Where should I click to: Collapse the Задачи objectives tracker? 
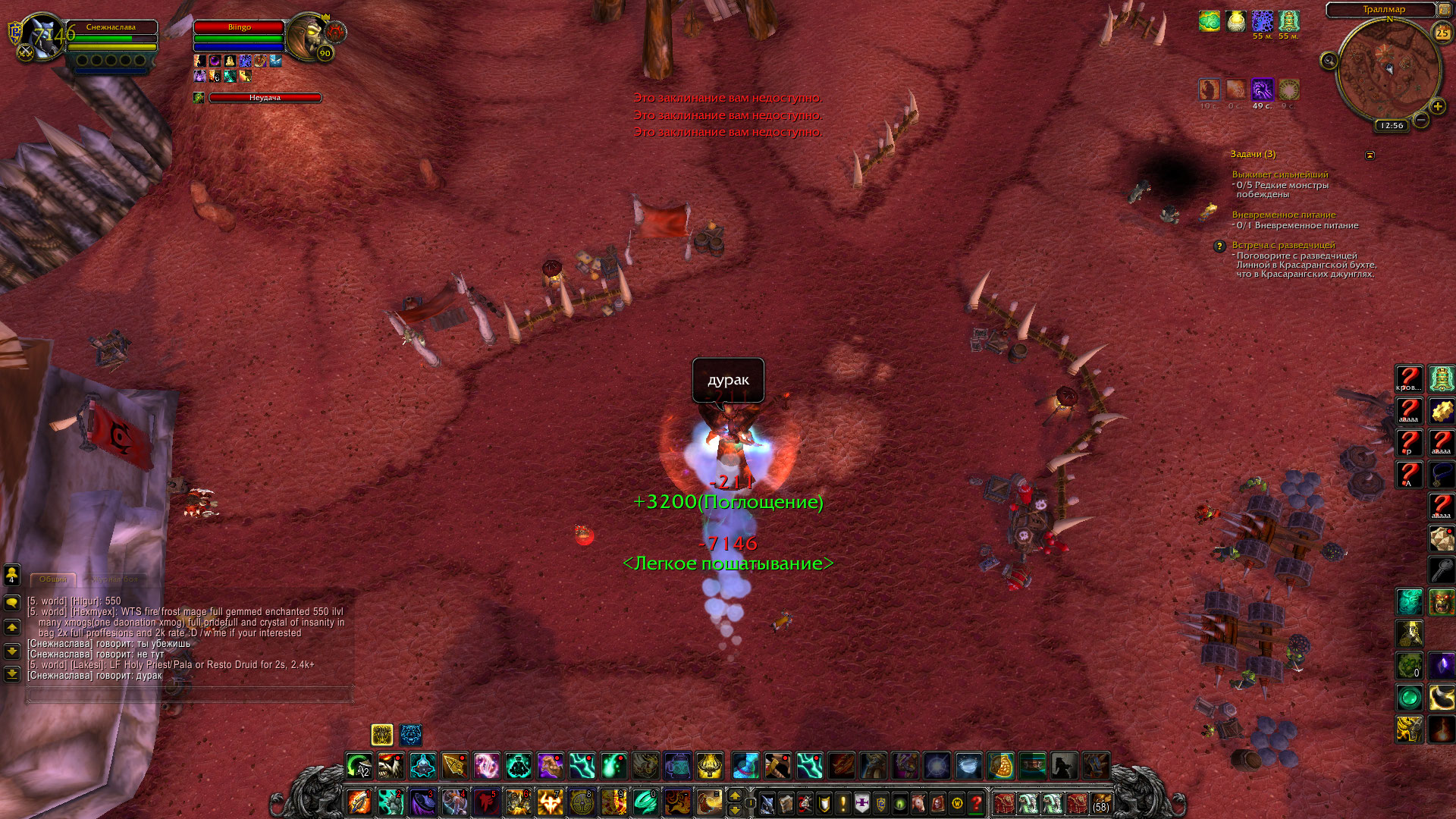pos(1370,155)
